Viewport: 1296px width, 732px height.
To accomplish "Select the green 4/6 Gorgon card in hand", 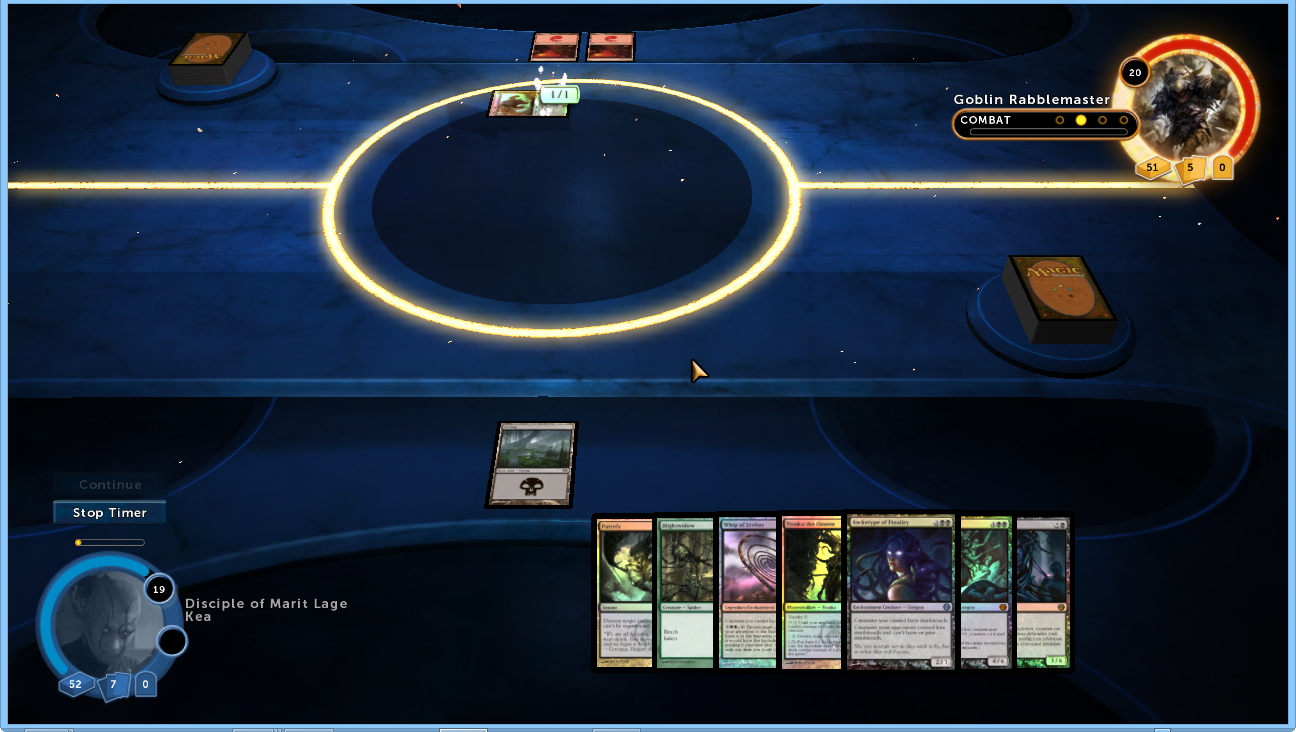I will tap(986, 592).
